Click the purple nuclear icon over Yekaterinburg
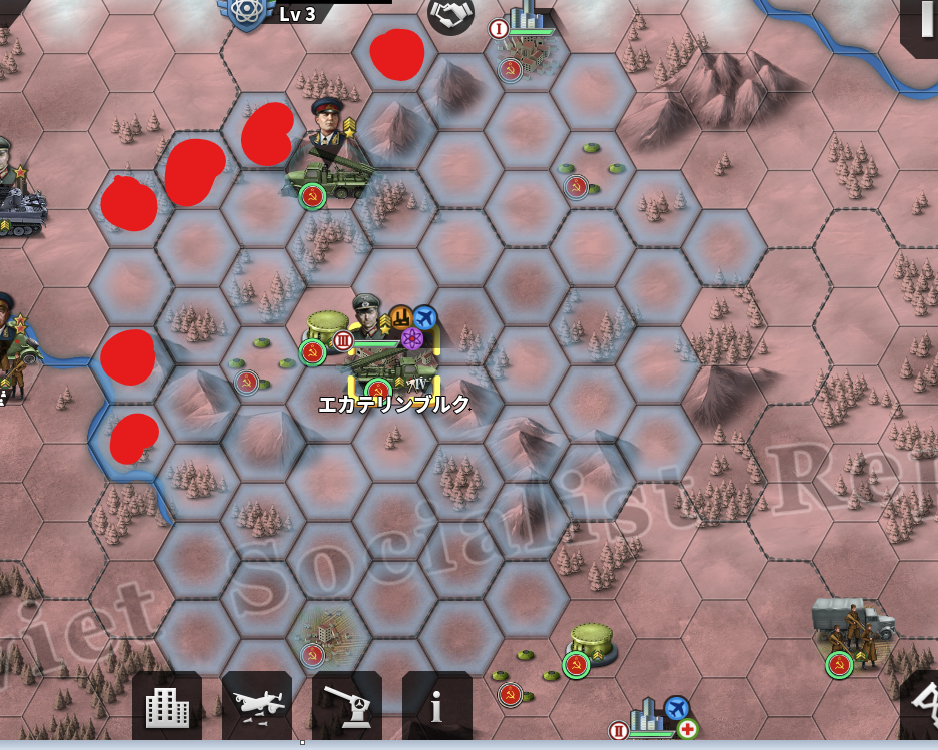This screenshot has height=750, width=938. click(x=411, y=338)
